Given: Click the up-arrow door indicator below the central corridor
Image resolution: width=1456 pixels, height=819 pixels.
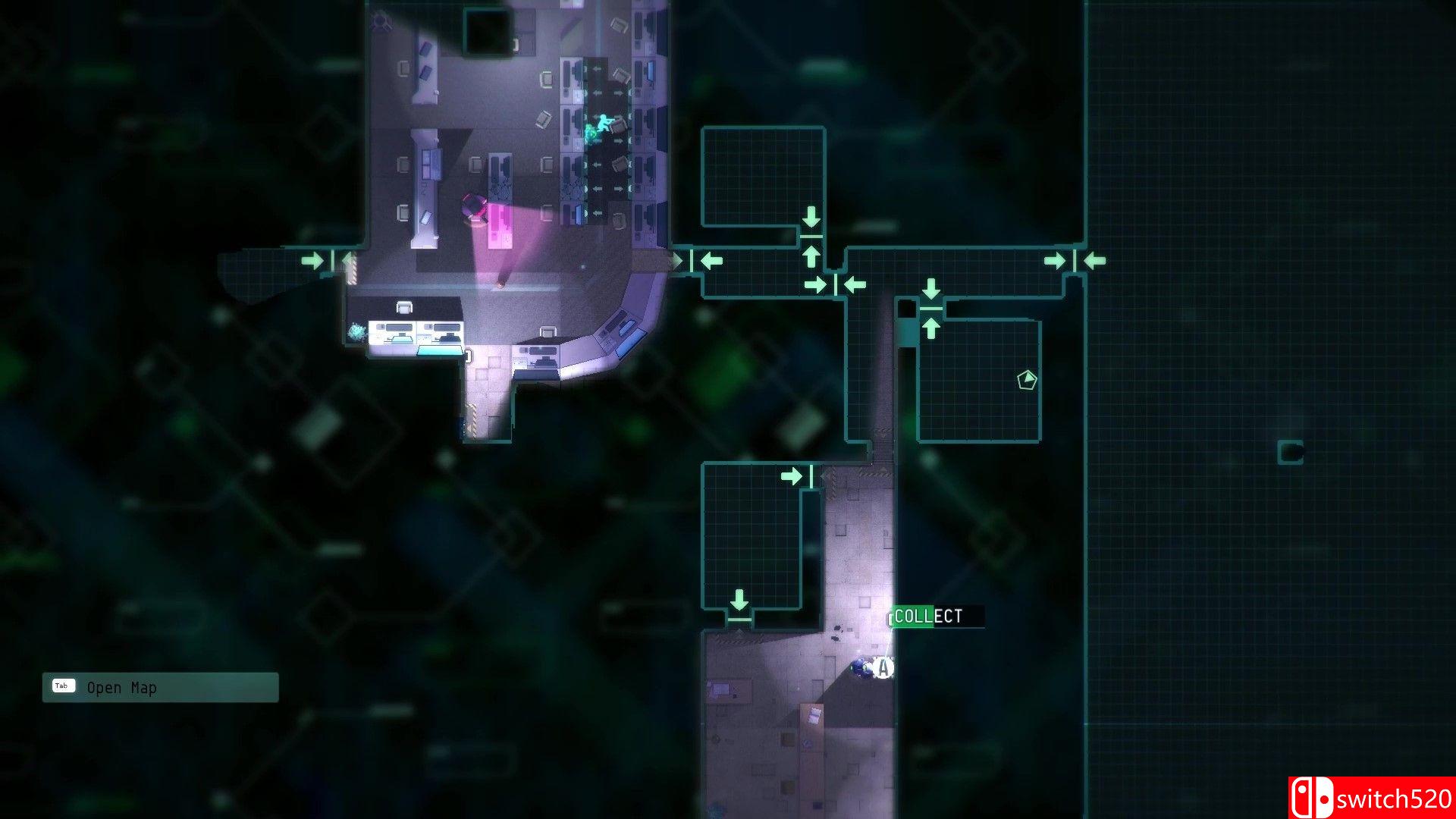Looking at the screenshot, I should (811, 256).
